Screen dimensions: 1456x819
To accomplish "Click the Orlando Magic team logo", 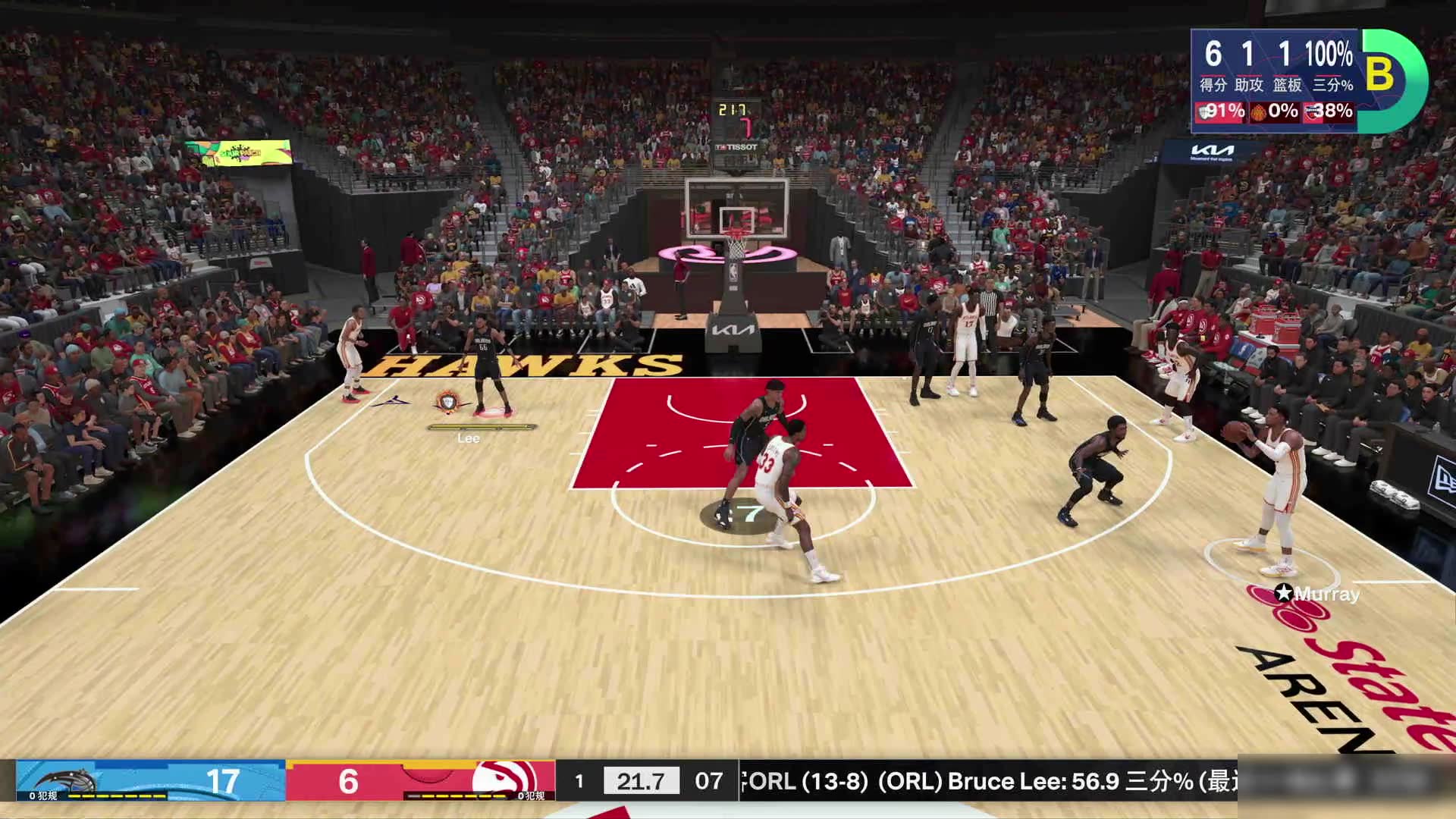I will [69, 778].
